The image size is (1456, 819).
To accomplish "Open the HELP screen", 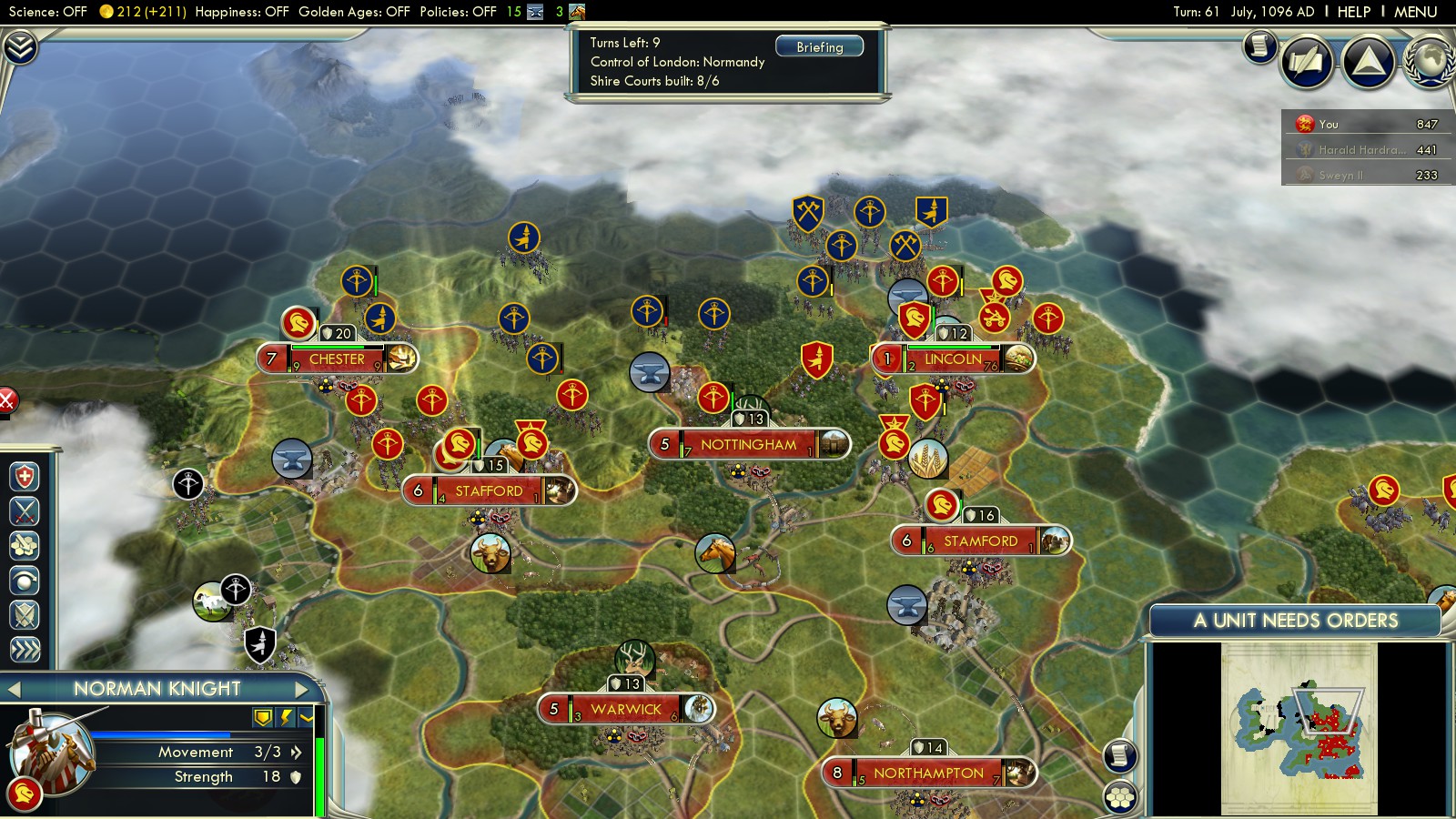I will tap(1353, 12).
